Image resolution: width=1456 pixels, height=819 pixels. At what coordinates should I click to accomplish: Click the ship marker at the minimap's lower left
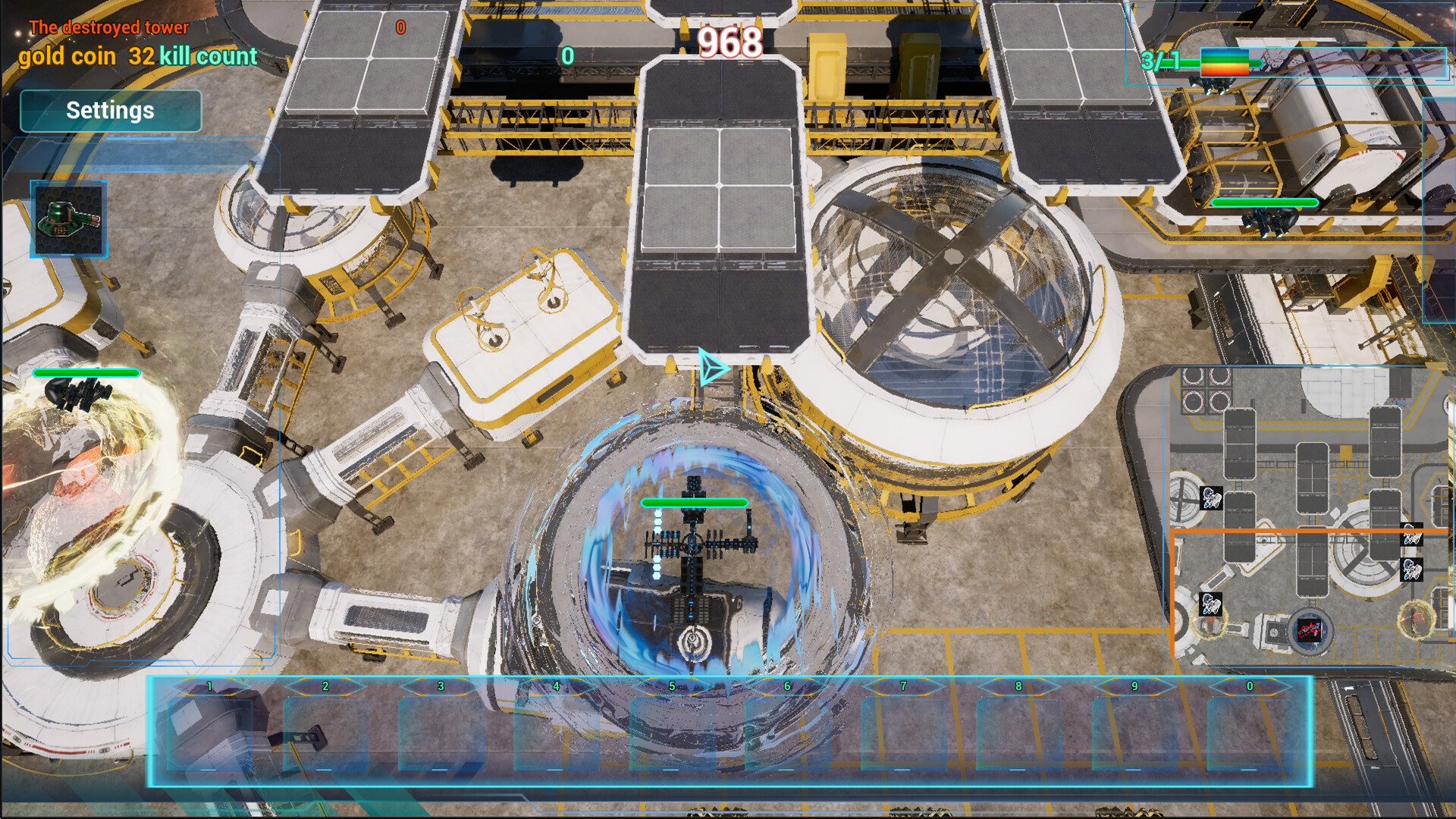pos(1210,604)
